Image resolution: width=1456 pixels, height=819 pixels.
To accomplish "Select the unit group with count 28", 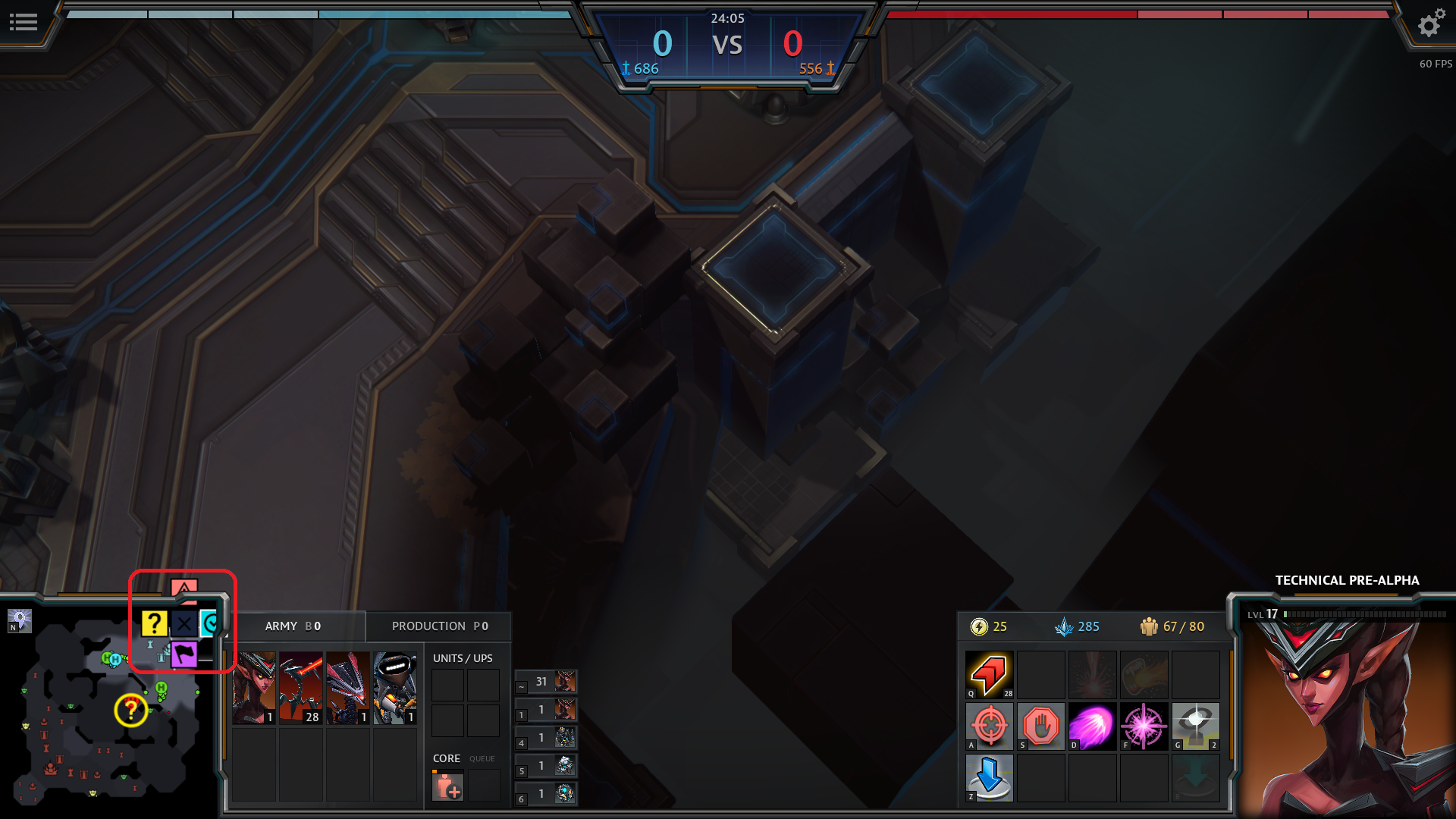I will click(x=301, y=688).
